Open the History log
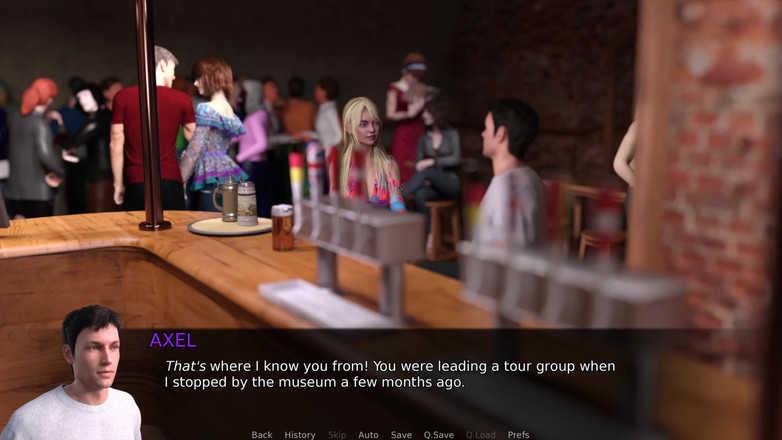This screenshot has width=782, height=440. [x=299, y=435]
